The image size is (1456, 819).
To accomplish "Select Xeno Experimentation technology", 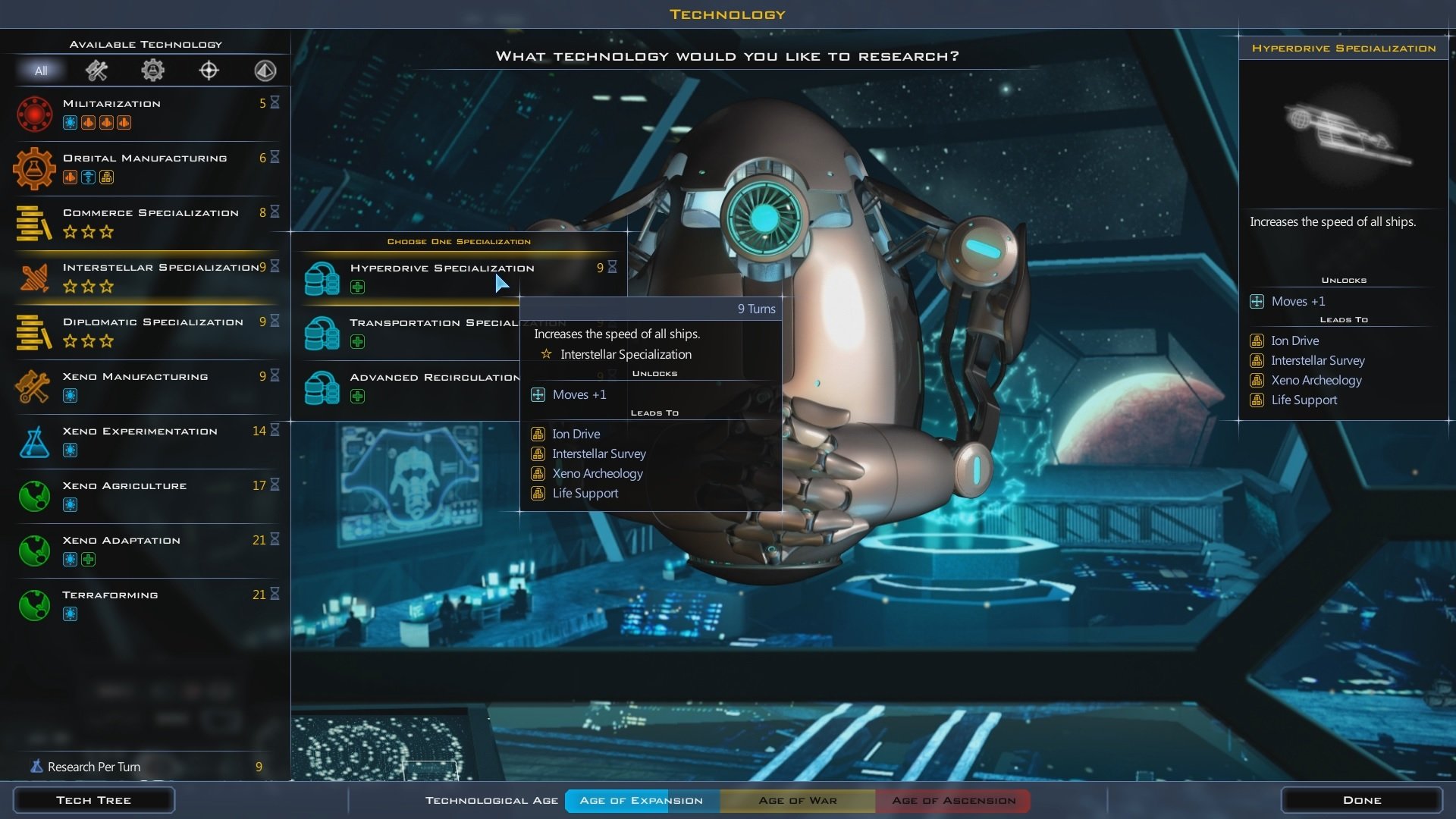I will (144, 441).
